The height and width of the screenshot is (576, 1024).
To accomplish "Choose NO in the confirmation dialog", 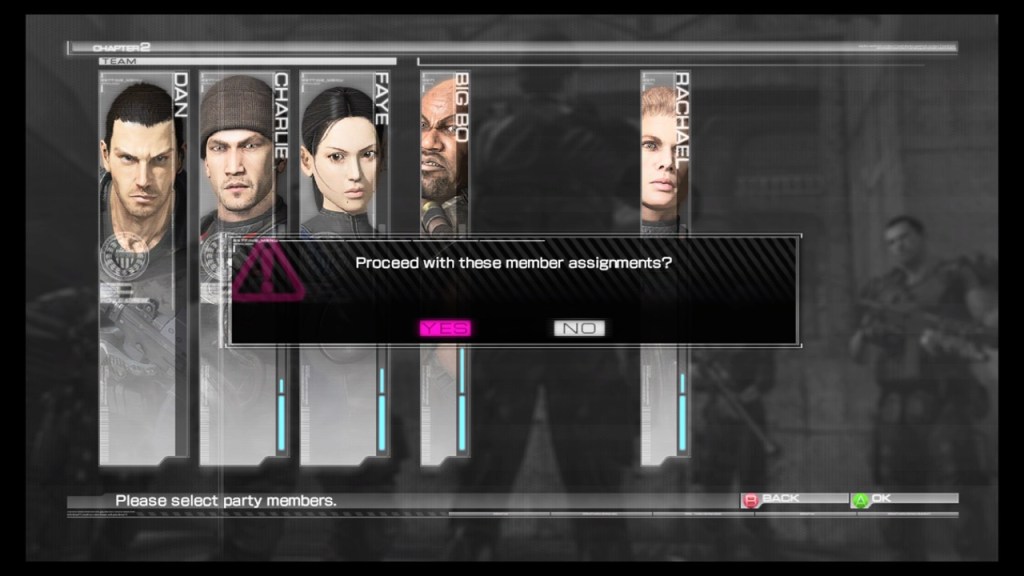I will [579, 328].
